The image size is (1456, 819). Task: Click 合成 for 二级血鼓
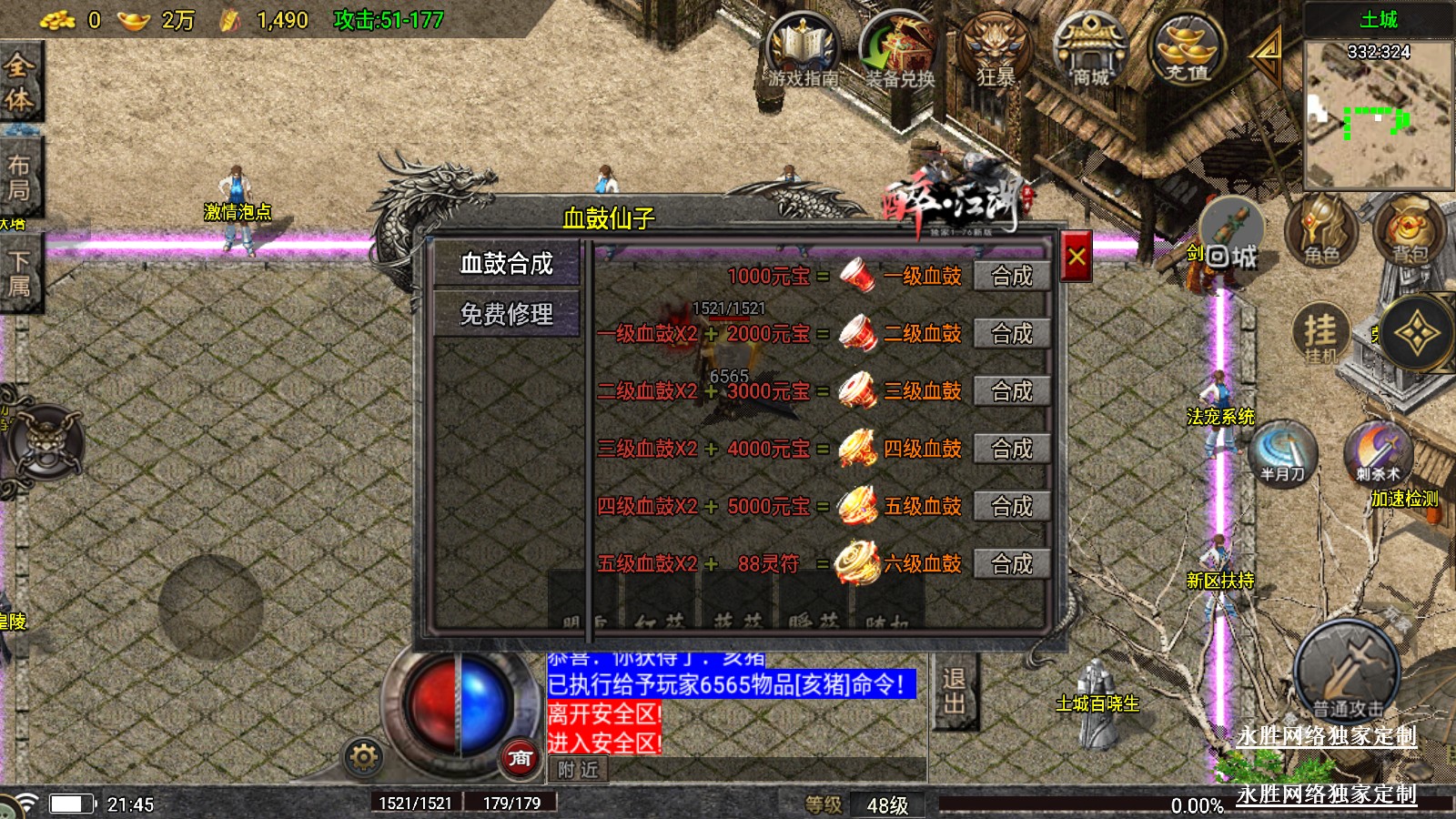pyautogui.click(x=1011, y=334)
